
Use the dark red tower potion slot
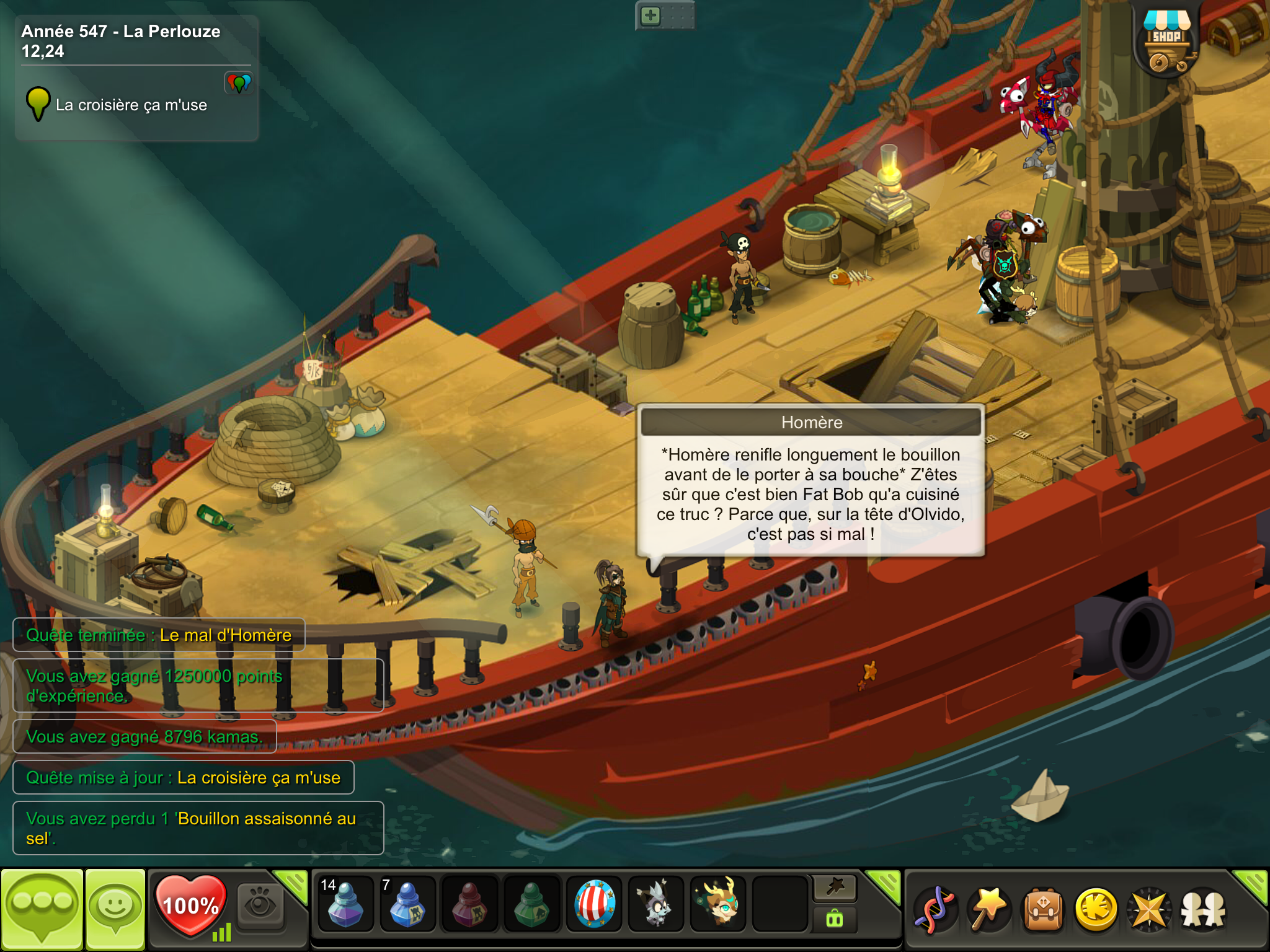pos(469,903)
